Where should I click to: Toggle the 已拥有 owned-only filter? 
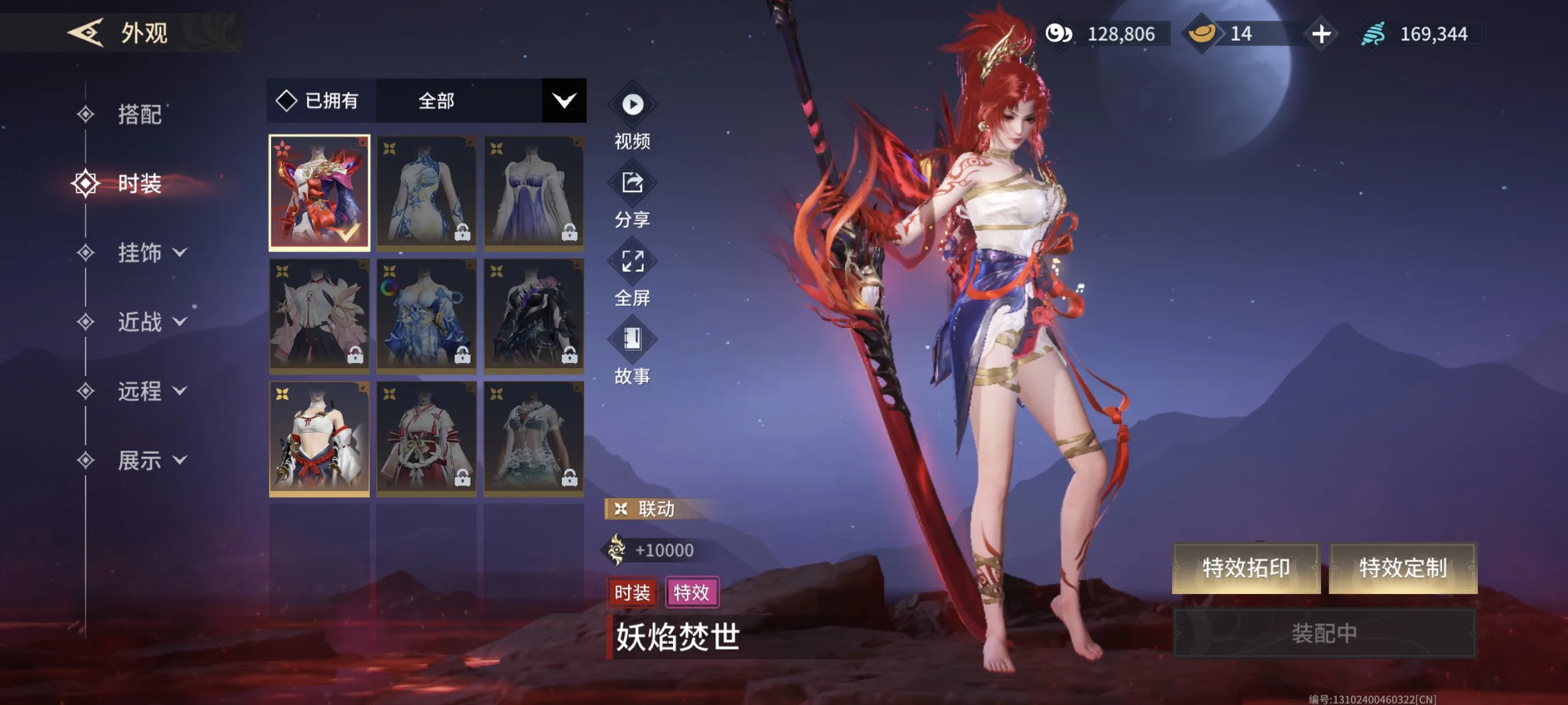pyautogui.click(x=319, y=101)
